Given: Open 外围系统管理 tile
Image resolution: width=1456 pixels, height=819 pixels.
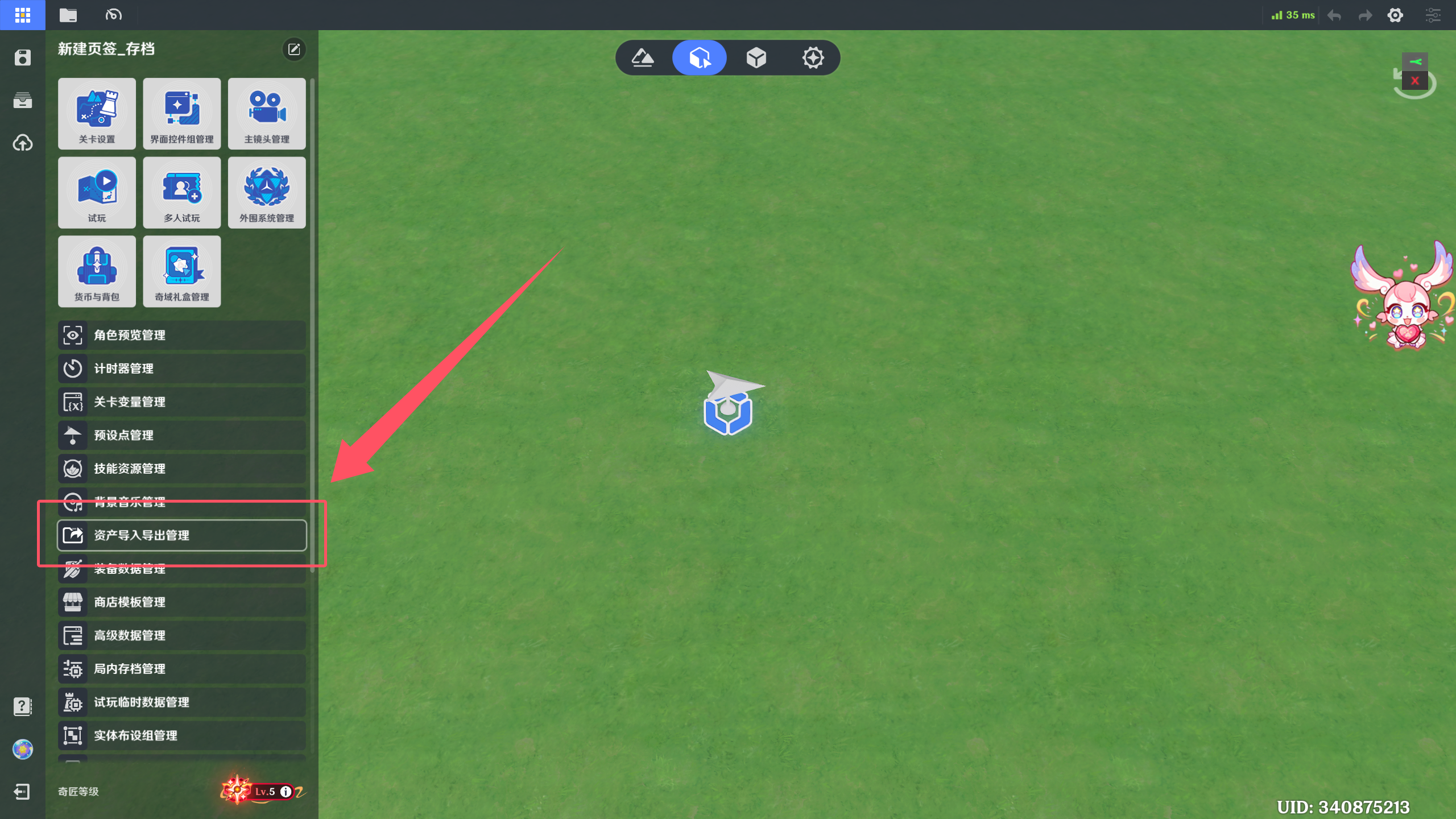Looking at the screenshot, I should (266, 192).
